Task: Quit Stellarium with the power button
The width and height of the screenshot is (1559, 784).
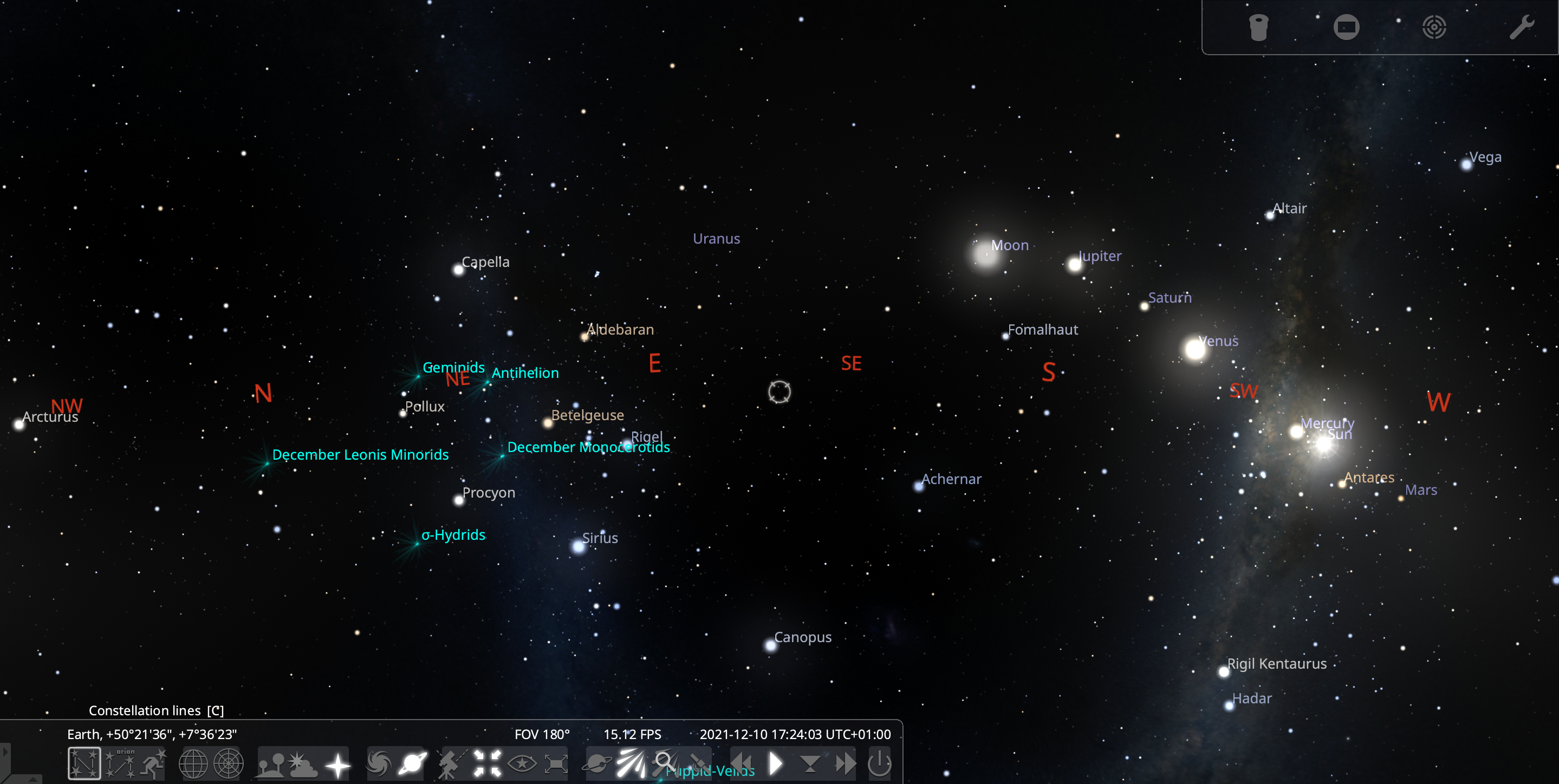Action: (879, 763)
